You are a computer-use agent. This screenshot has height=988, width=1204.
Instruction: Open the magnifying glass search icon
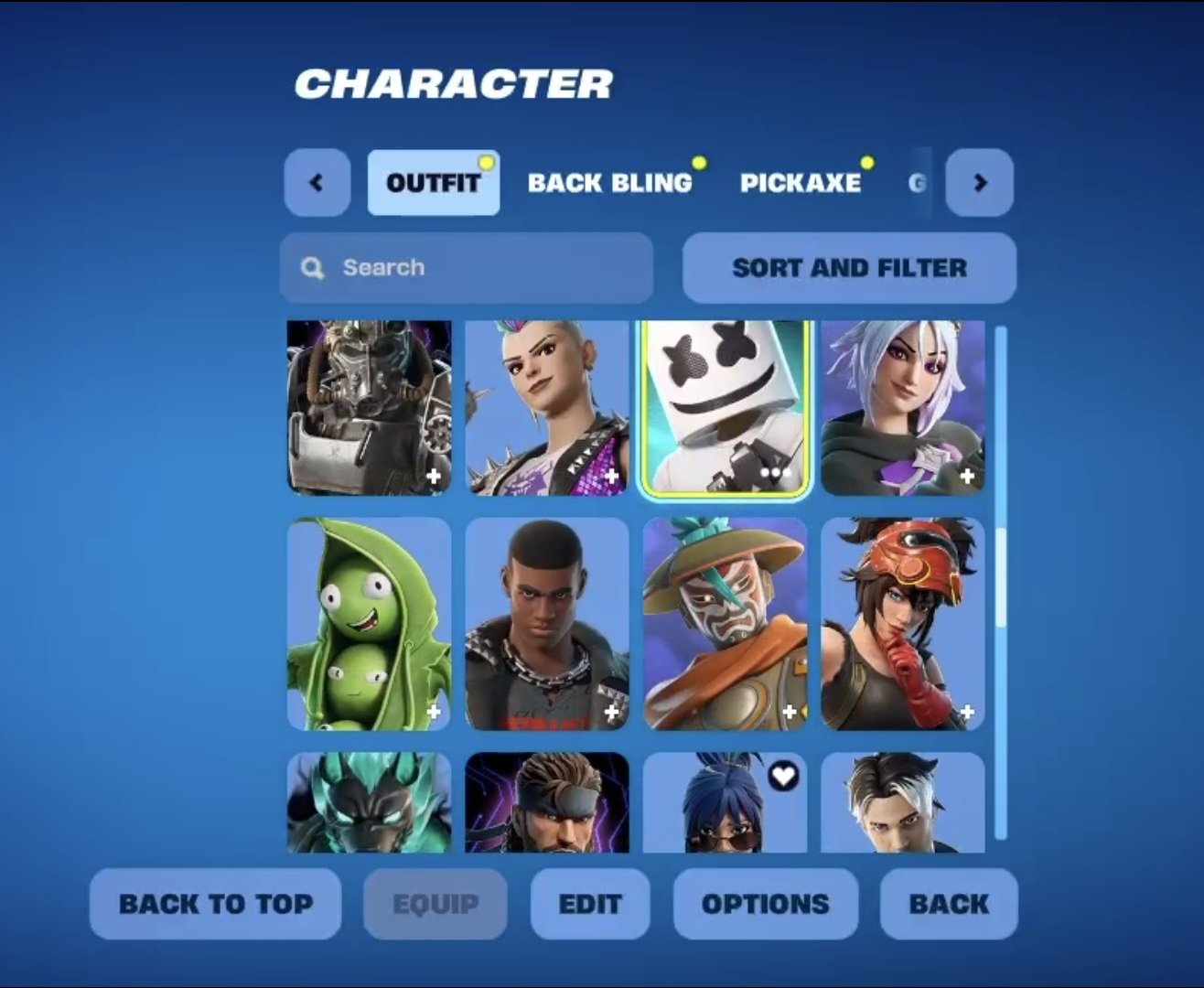coord(312,267)
